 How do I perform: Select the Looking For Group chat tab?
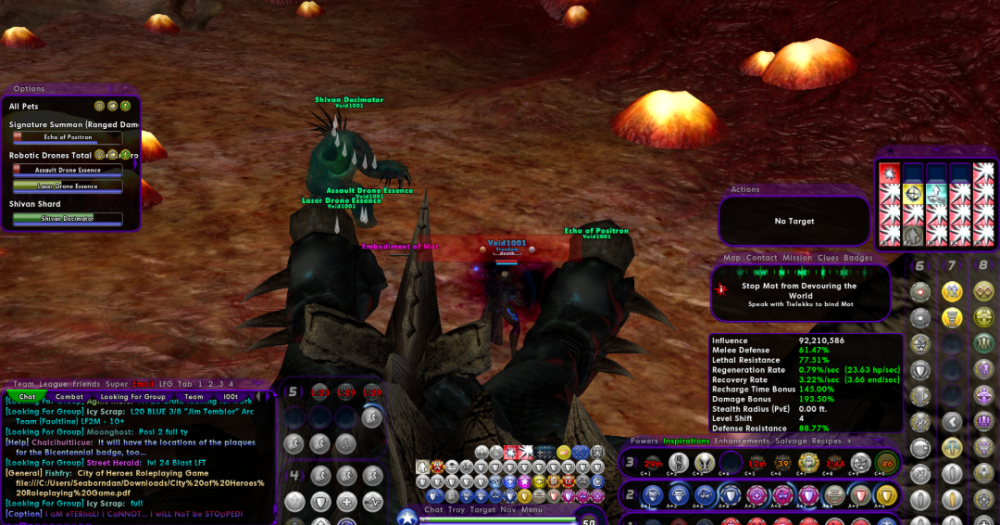click(133, 397)
